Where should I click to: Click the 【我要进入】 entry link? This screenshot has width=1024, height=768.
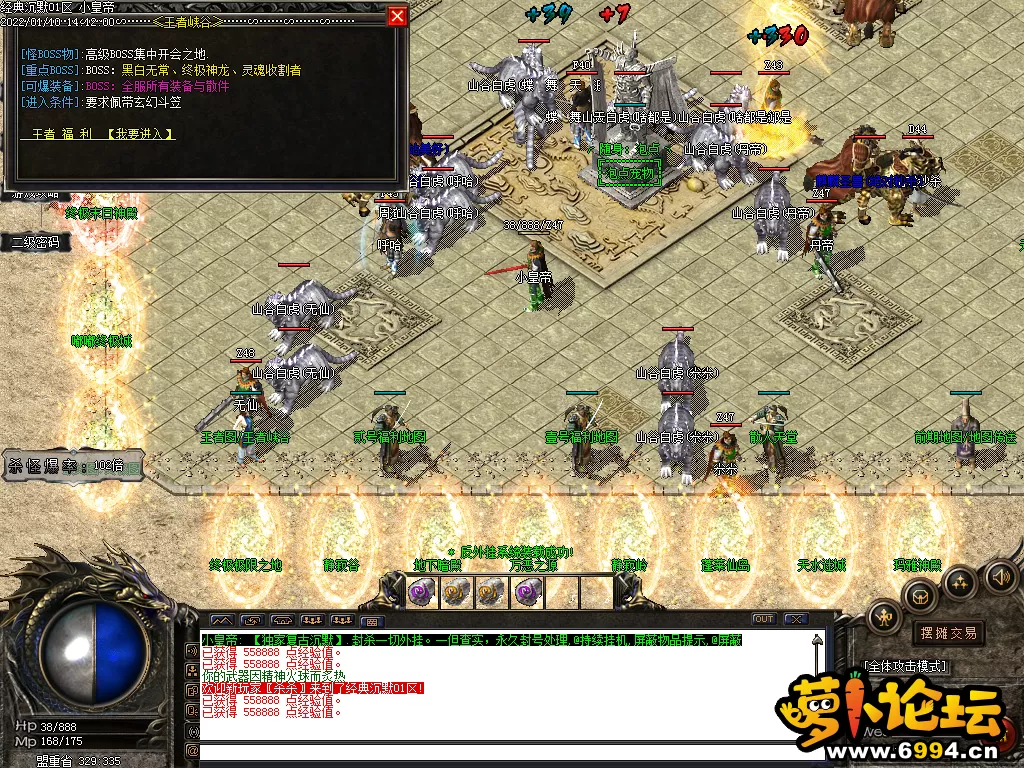pos(142,134)
